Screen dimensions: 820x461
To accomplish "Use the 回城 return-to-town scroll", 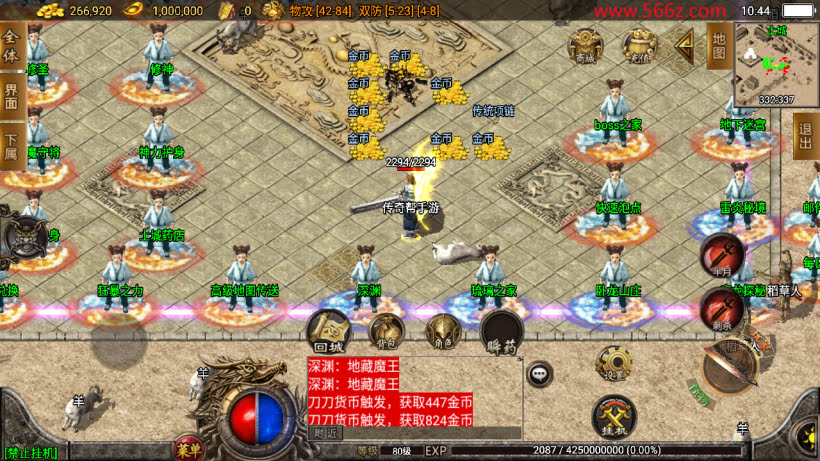I will pyautogui.click(x=328, y=329).
